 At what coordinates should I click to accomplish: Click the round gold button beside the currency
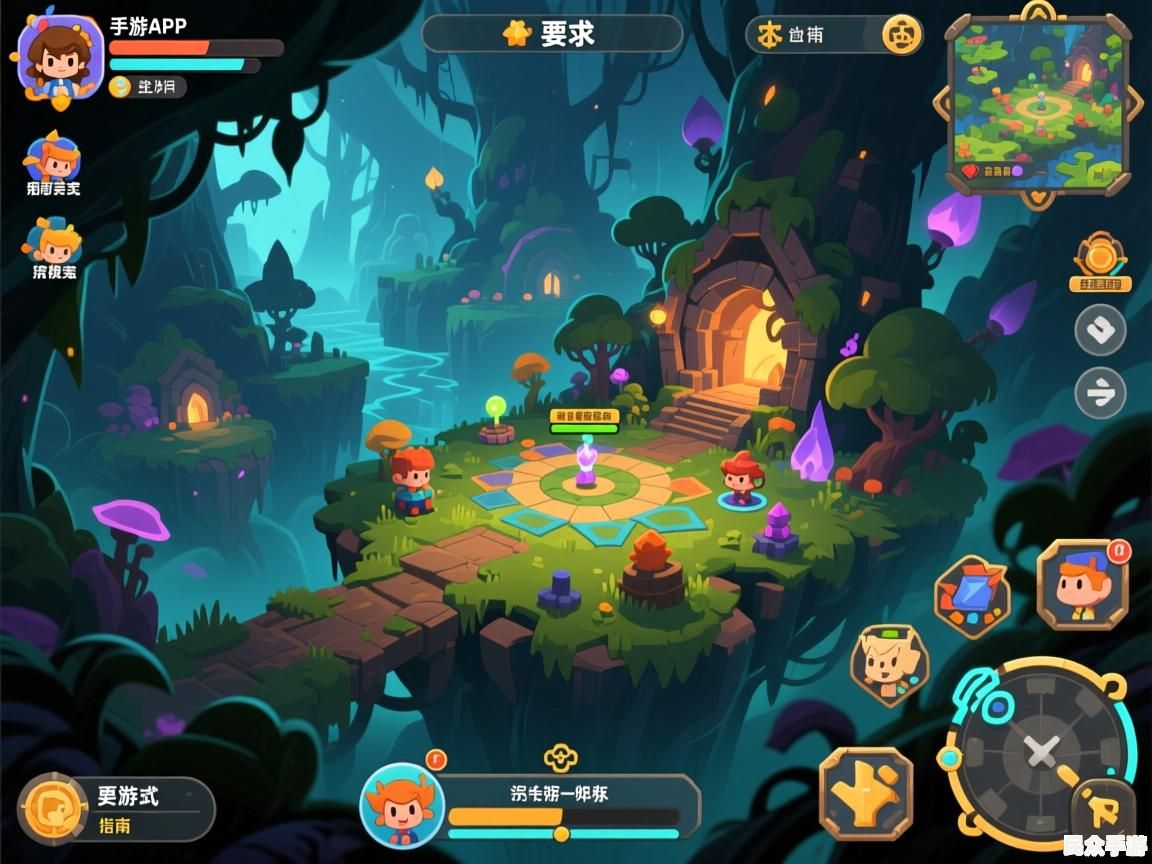[x=901, y=35]
